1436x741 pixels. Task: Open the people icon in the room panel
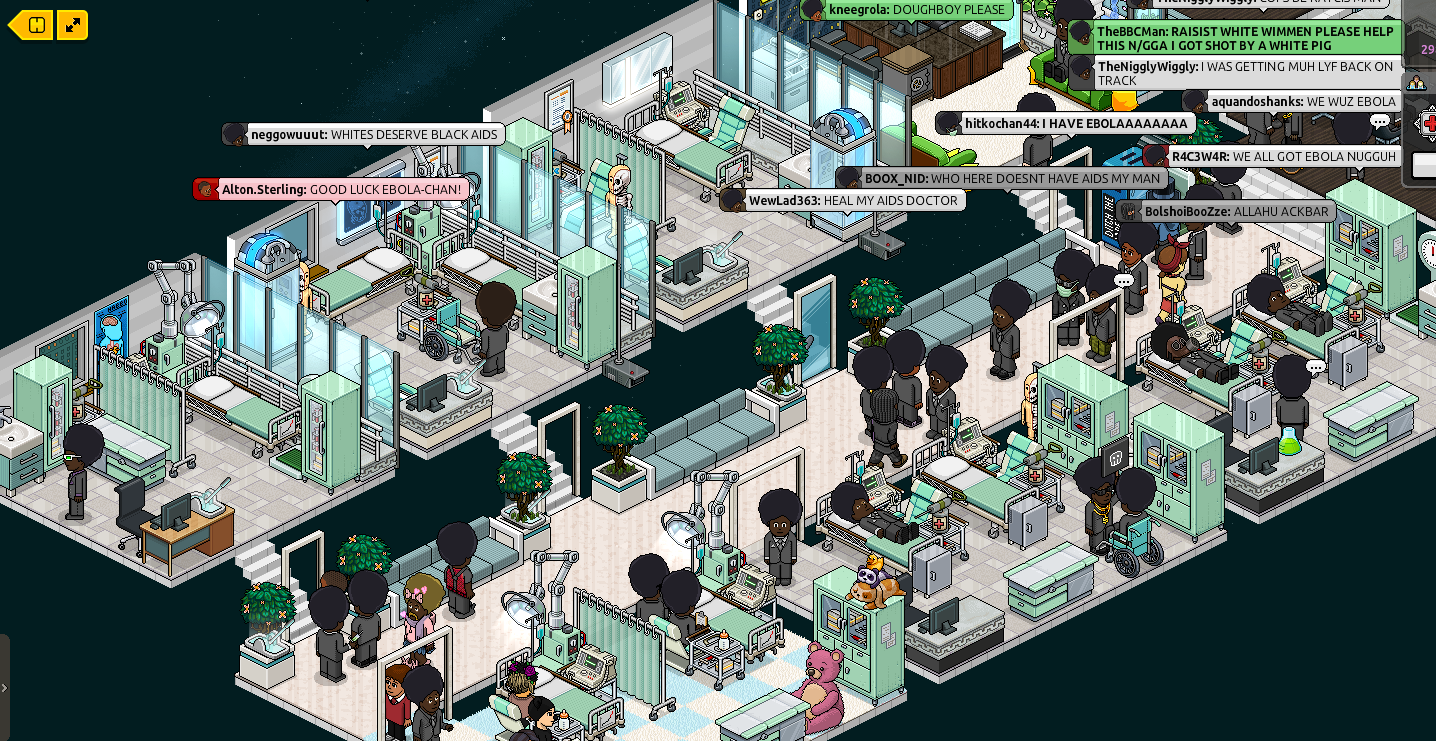[1416, 83]
